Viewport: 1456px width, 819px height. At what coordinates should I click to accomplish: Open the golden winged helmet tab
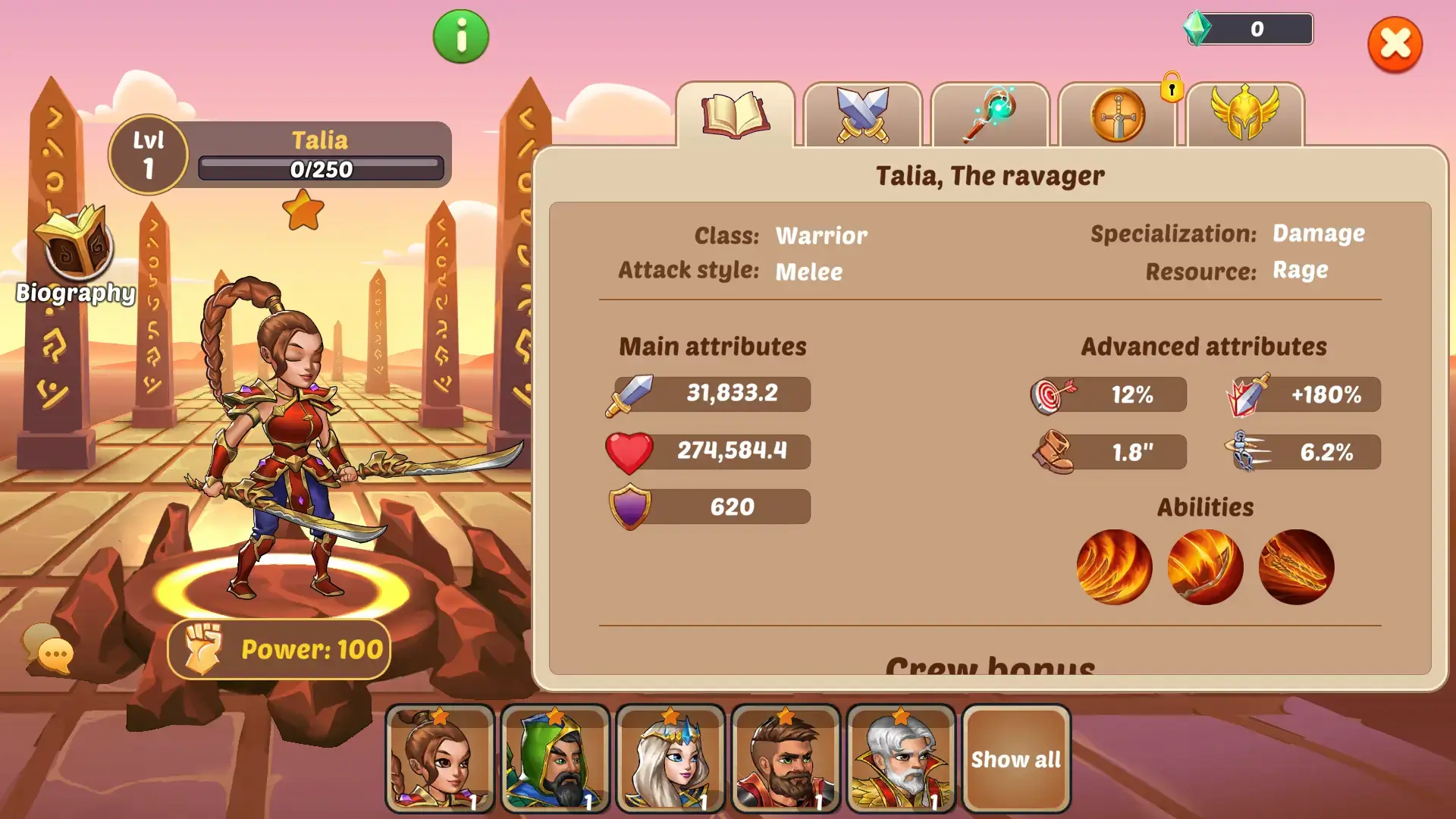[1244, 115]
